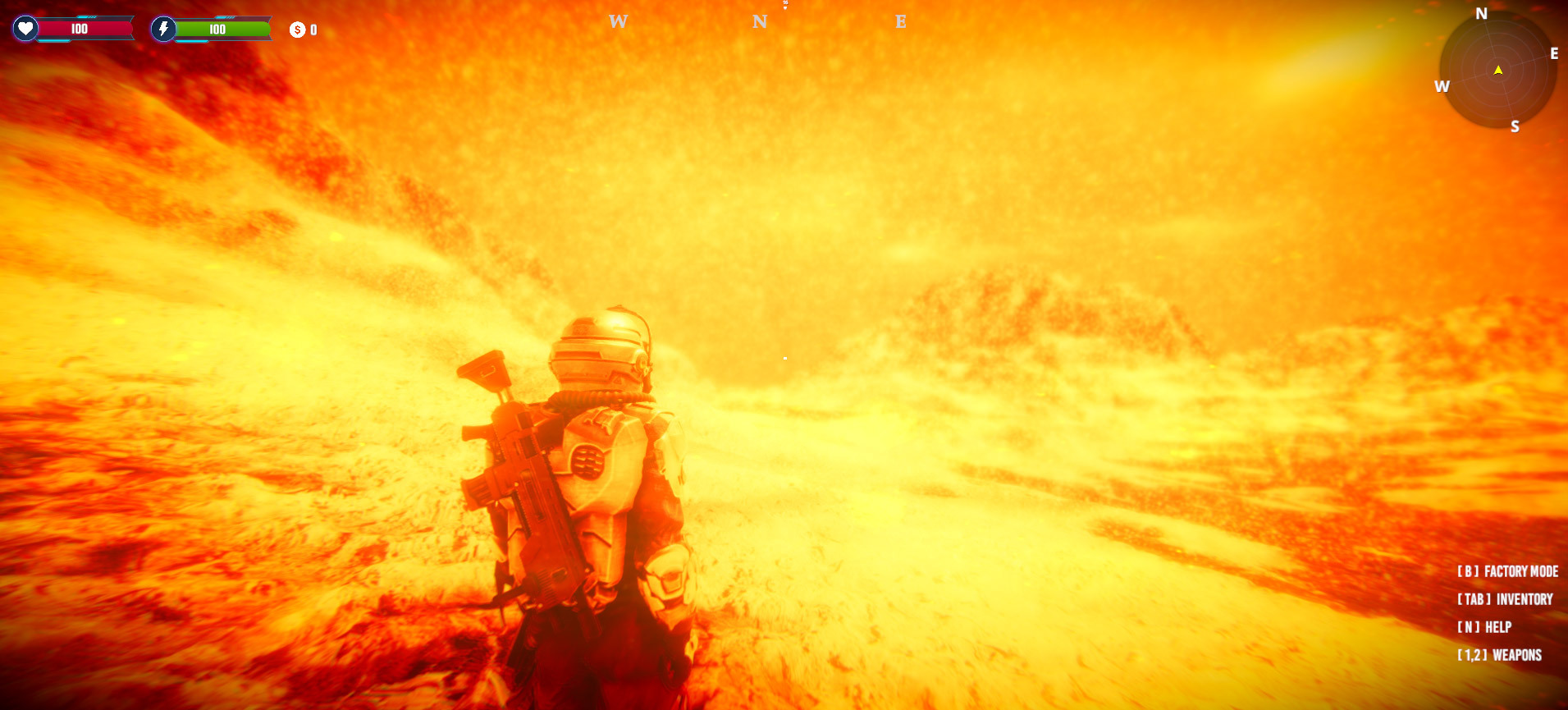Toggle Factory Mode via the [B] hint

1506,571
